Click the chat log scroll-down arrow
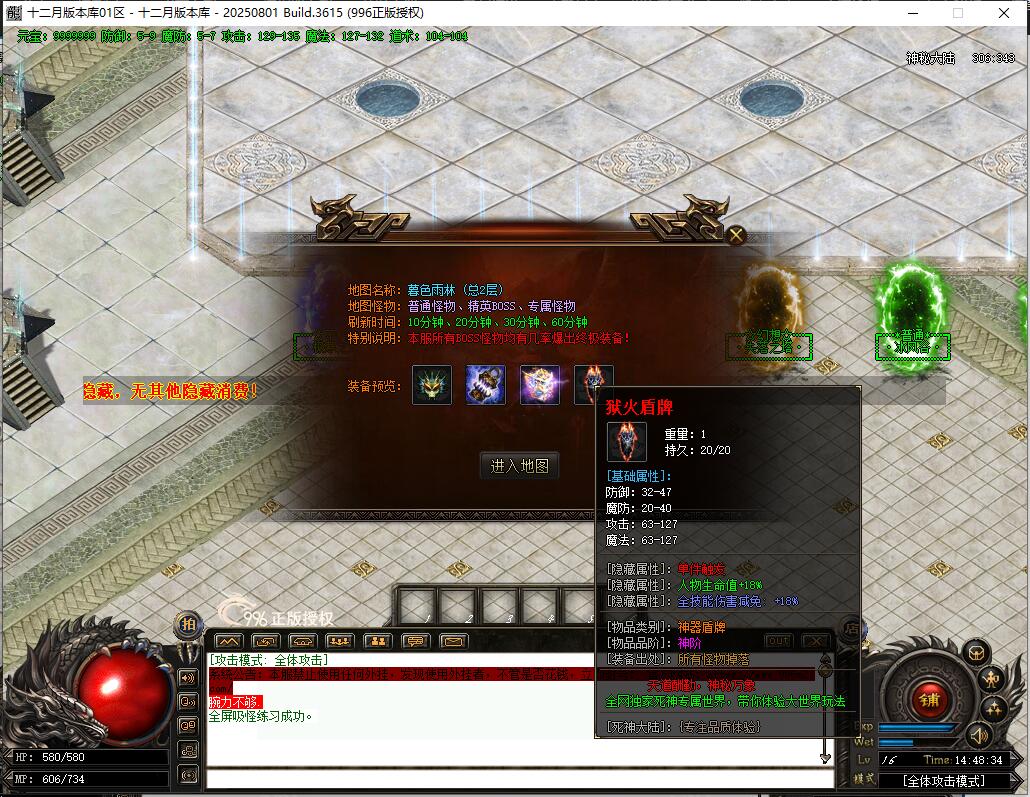This screenshot has height=797, width=1030. [825, 759]
